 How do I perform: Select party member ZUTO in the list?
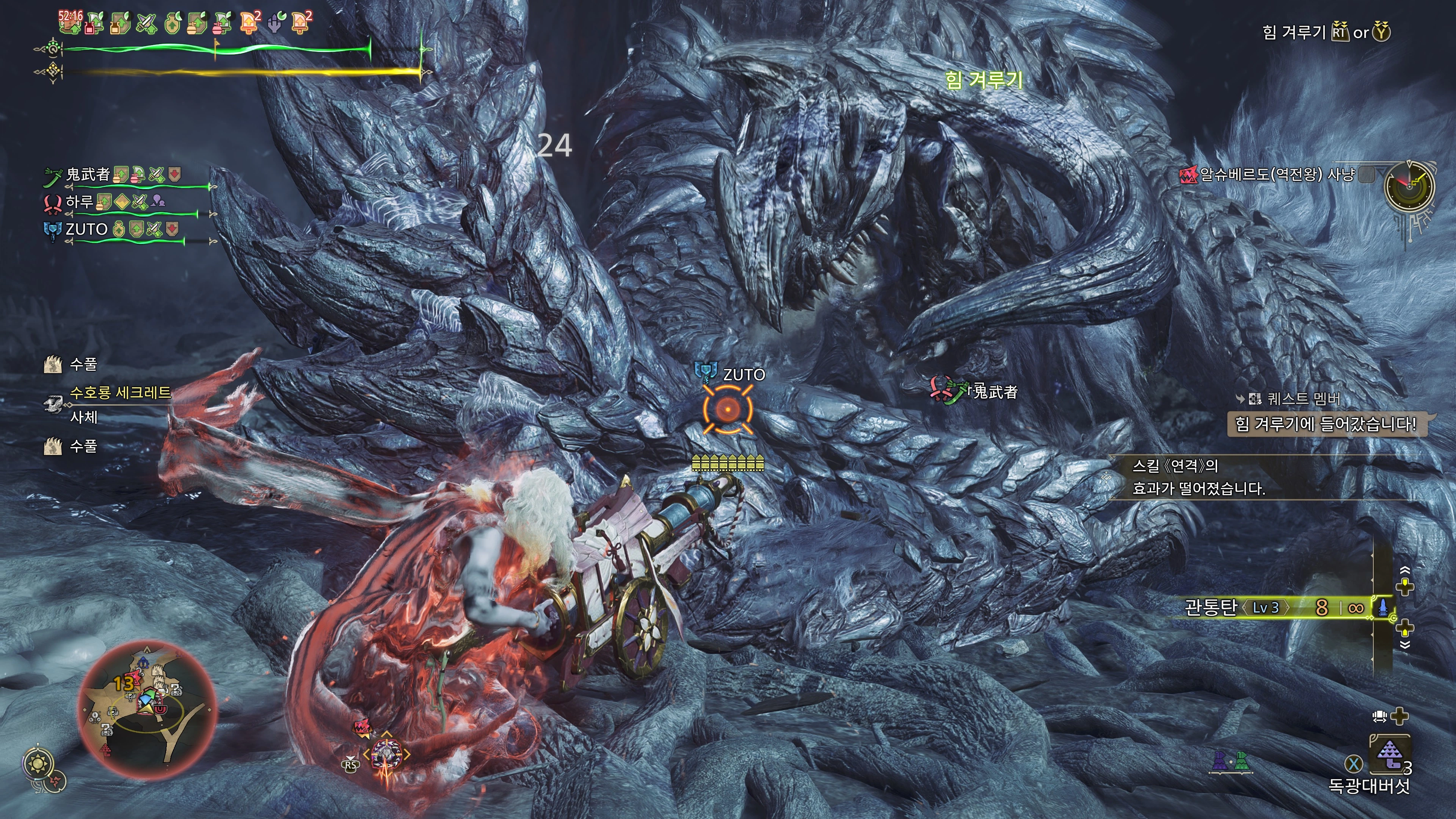(86, 229)
